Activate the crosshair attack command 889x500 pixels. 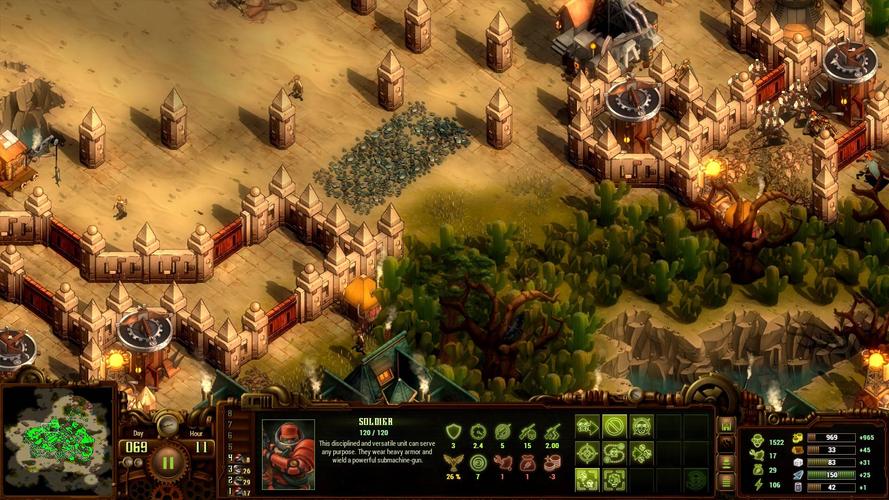pos(587,453)
